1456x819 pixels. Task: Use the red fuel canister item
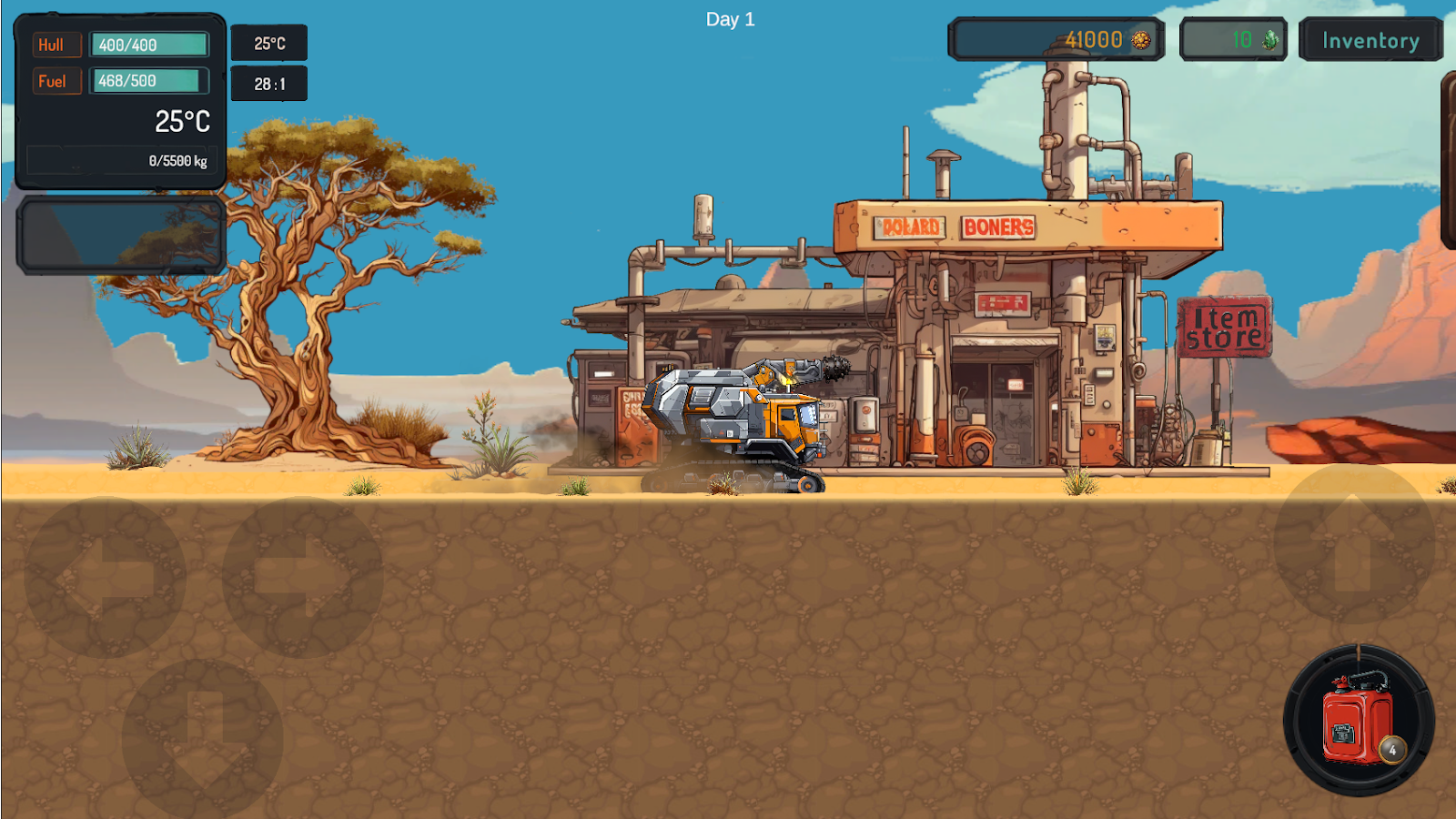pyautogui.click(x=1358, y=721)
